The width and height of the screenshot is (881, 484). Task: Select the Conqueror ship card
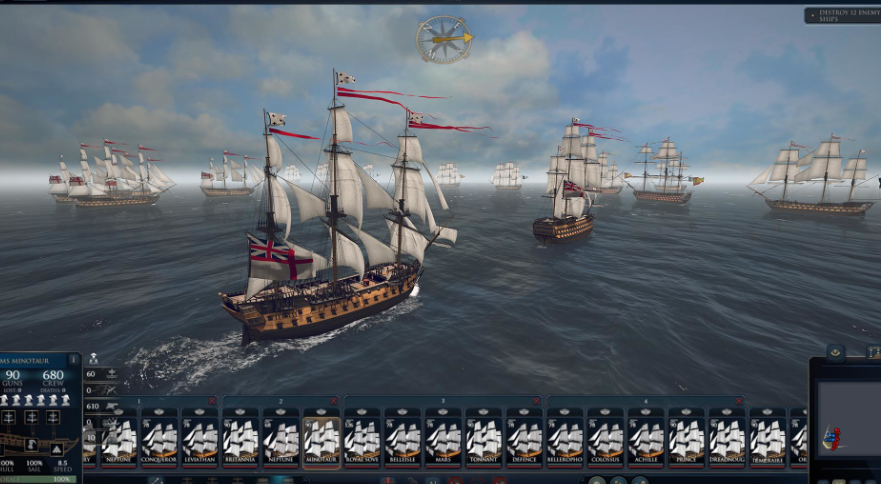160,437
